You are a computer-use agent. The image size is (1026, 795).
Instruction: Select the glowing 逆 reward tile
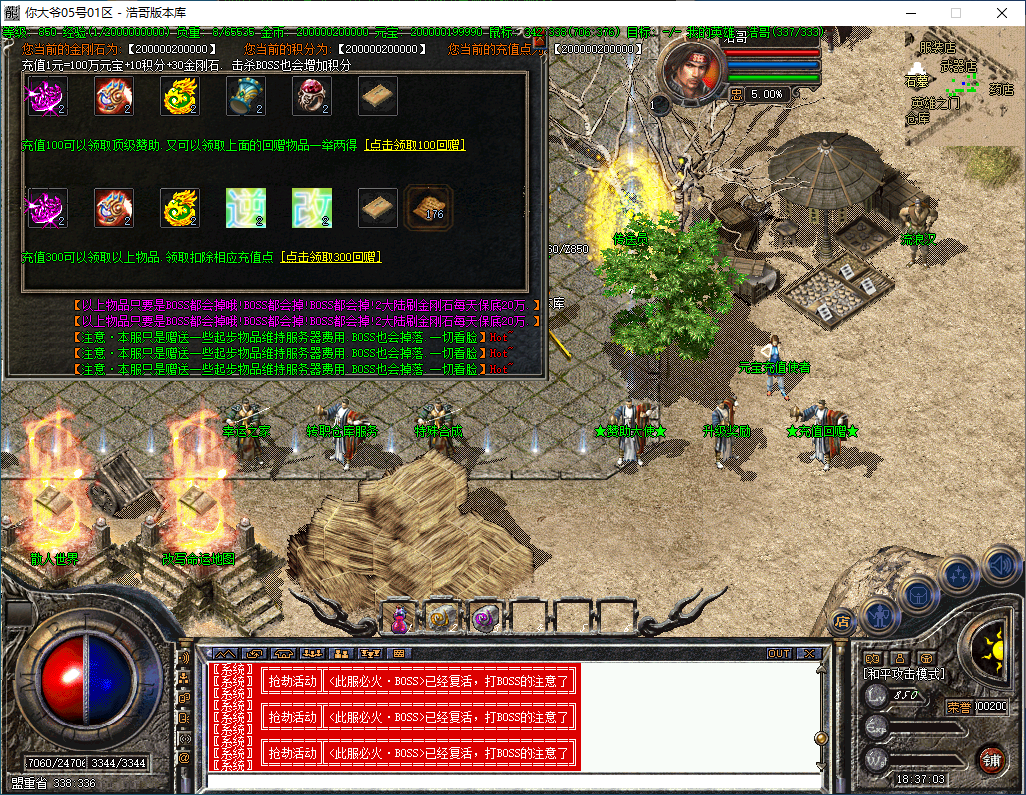(x=246, y=208)
